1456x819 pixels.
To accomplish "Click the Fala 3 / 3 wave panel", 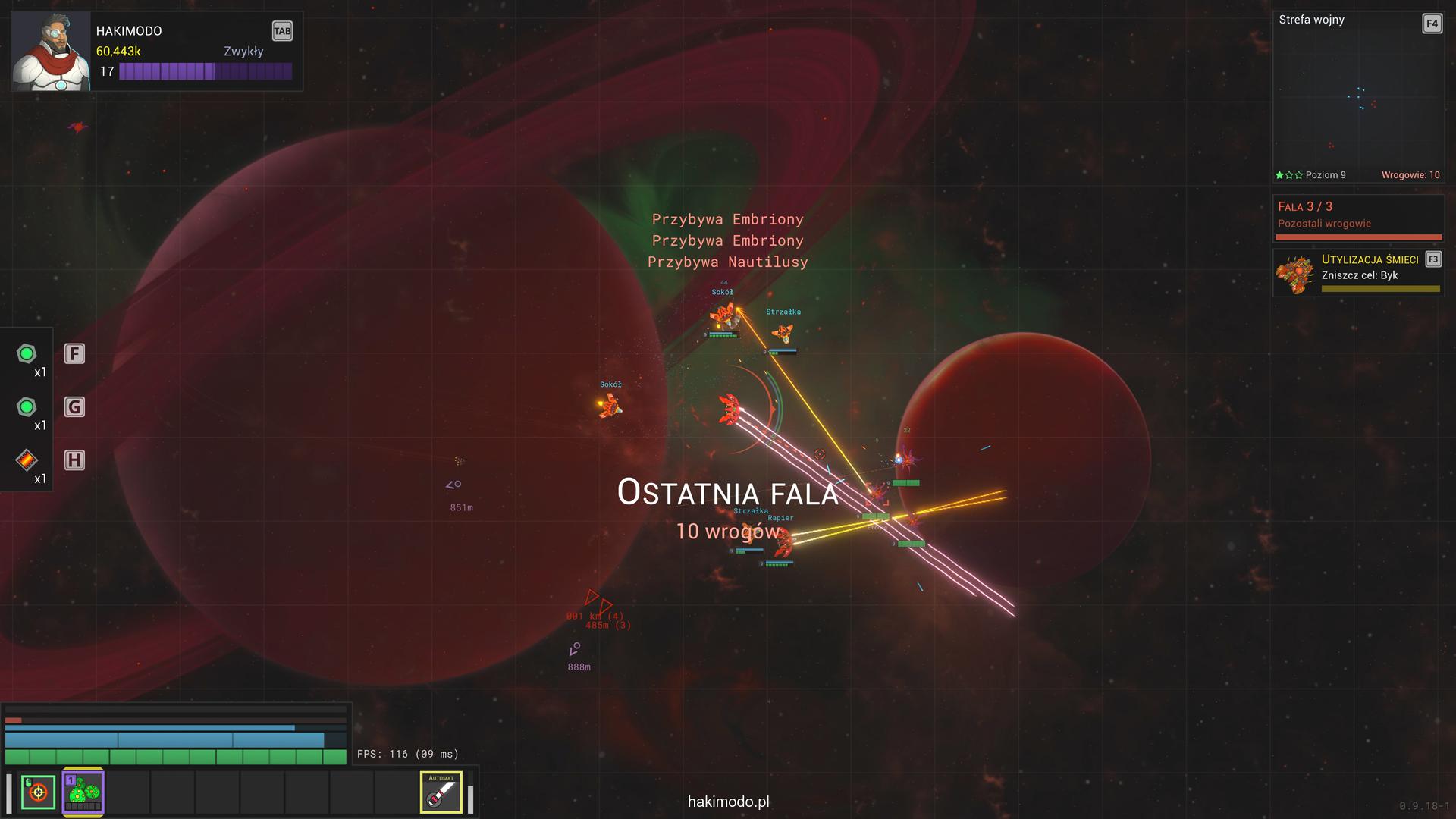I will (x=1357, y=217).
